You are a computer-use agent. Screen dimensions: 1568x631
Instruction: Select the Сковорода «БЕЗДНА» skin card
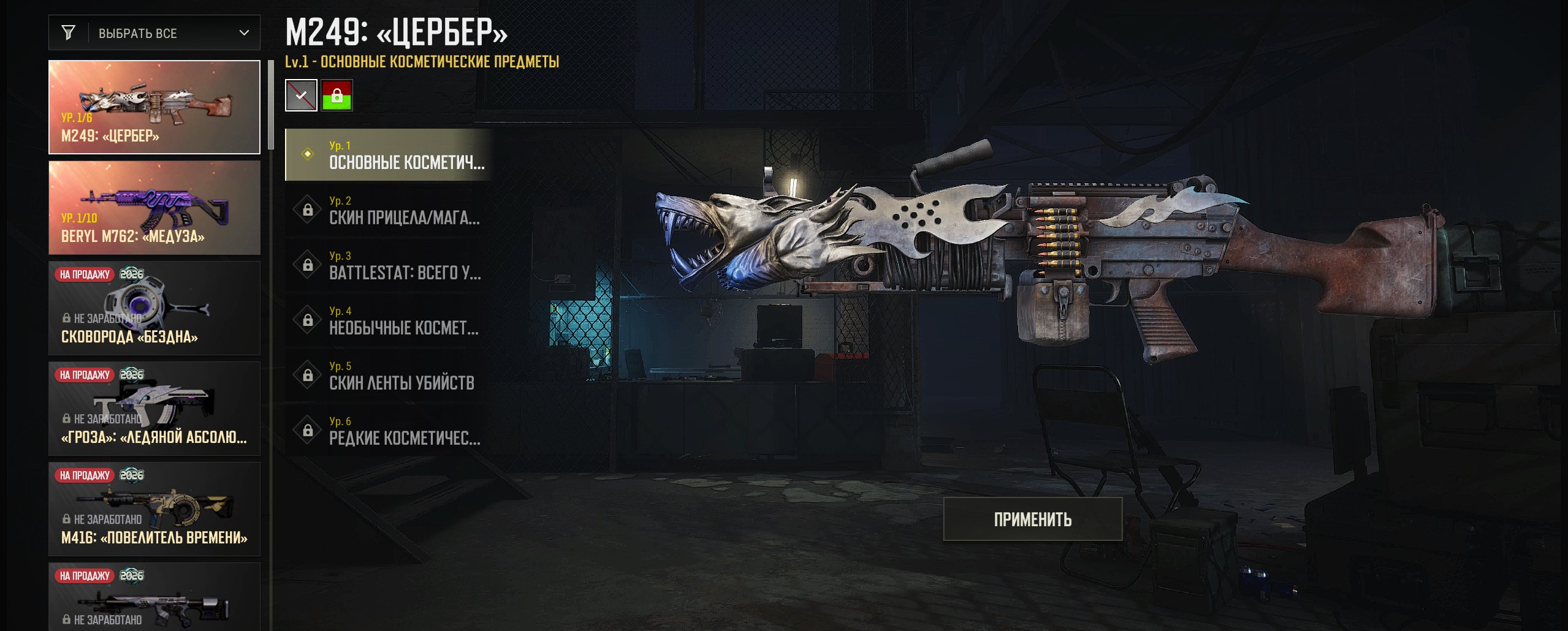(154, 308)
